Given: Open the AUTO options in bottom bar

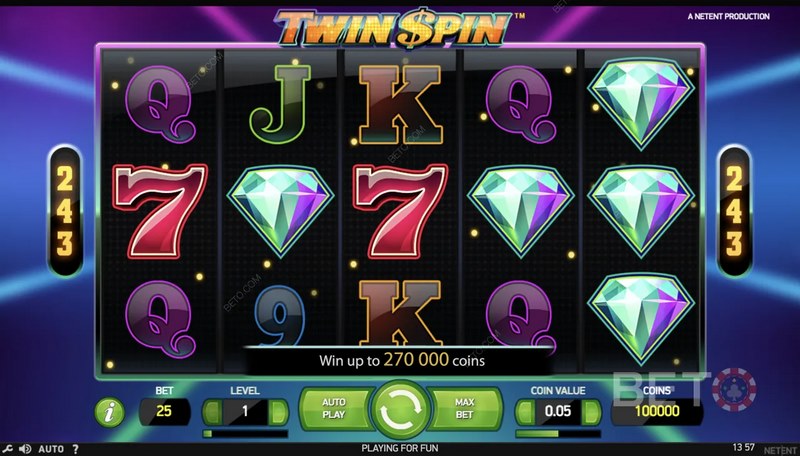Looking at the screenshot, I should [52, 449].
